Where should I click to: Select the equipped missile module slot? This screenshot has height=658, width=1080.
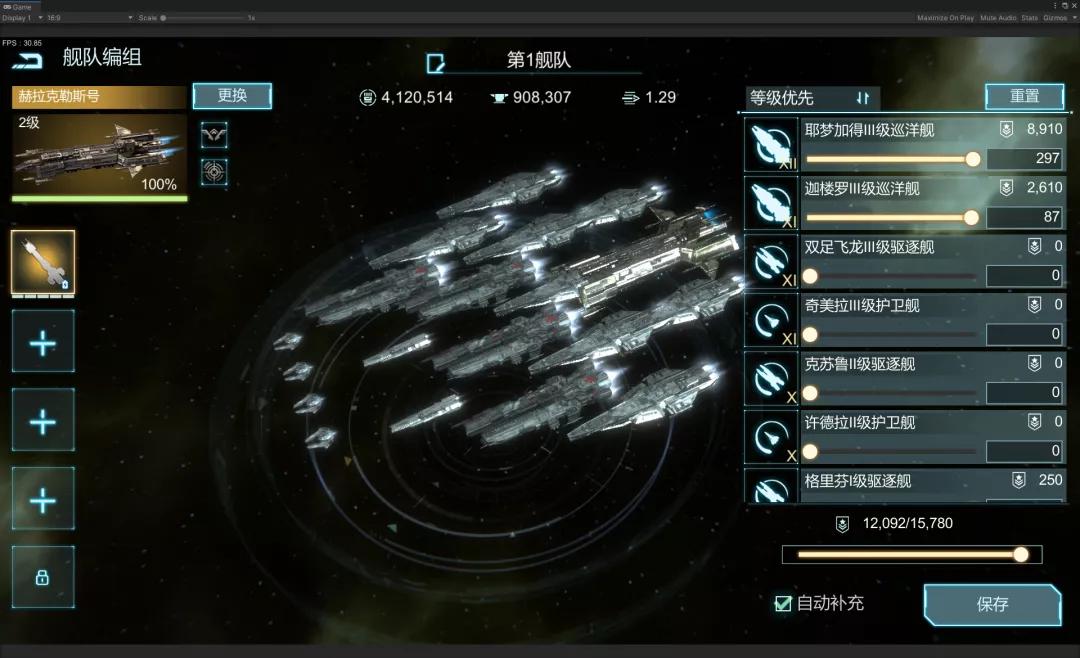pyautogui.click(x=43, y=263)
